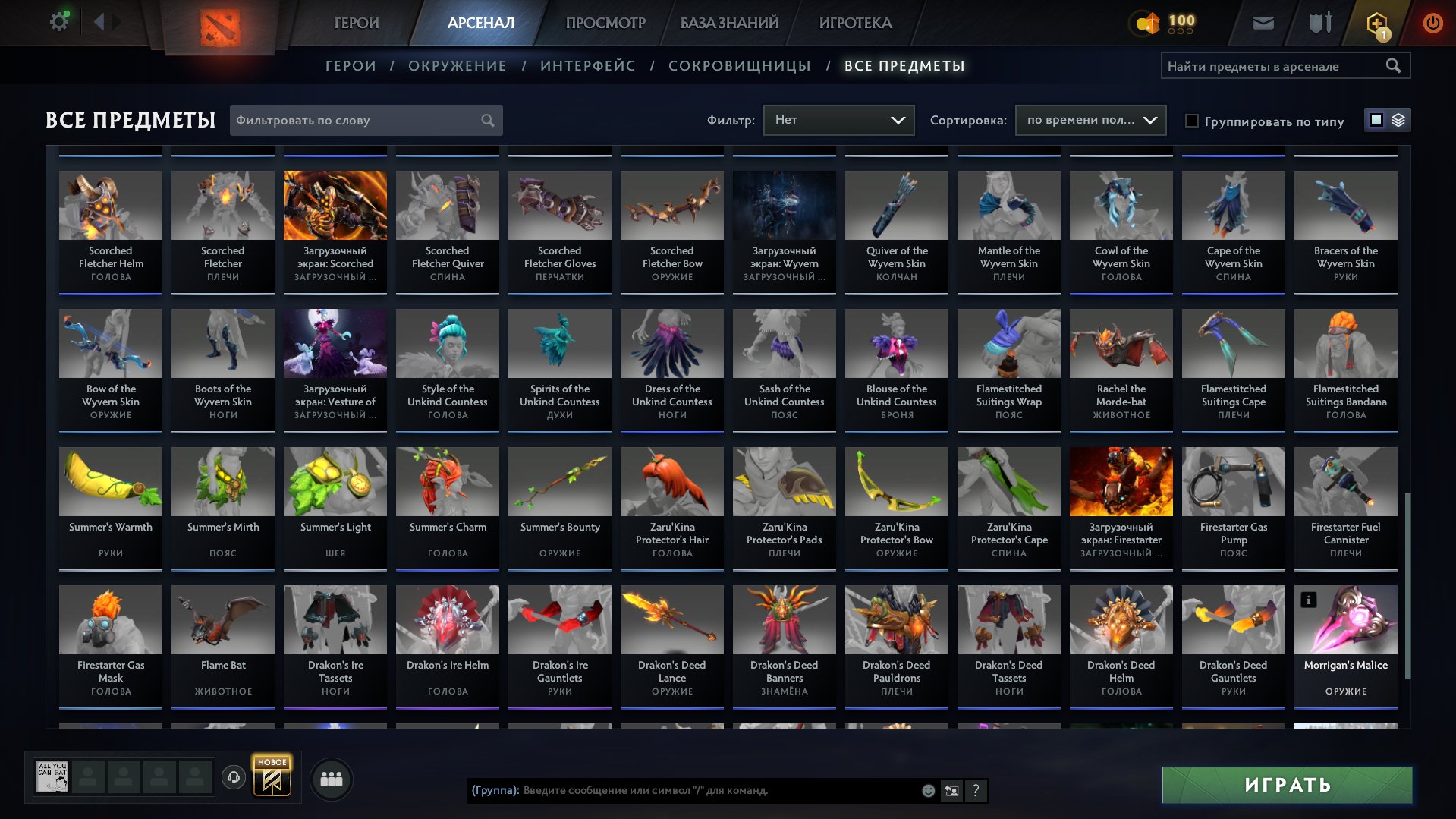Click the 100 shard currency counter
This screenshot has width=1456, height=819.
tap(1162, 22)
